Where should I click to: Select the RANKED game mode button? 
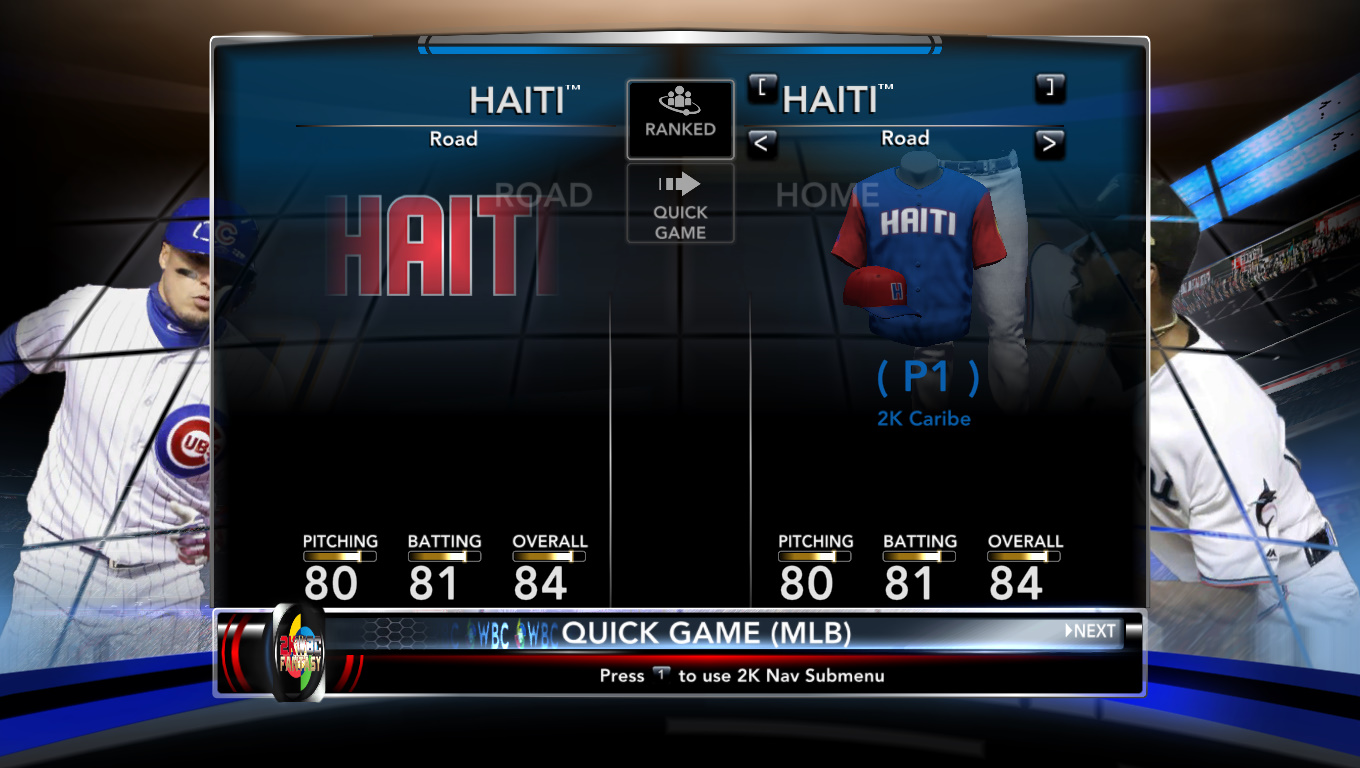click(680, 119)
